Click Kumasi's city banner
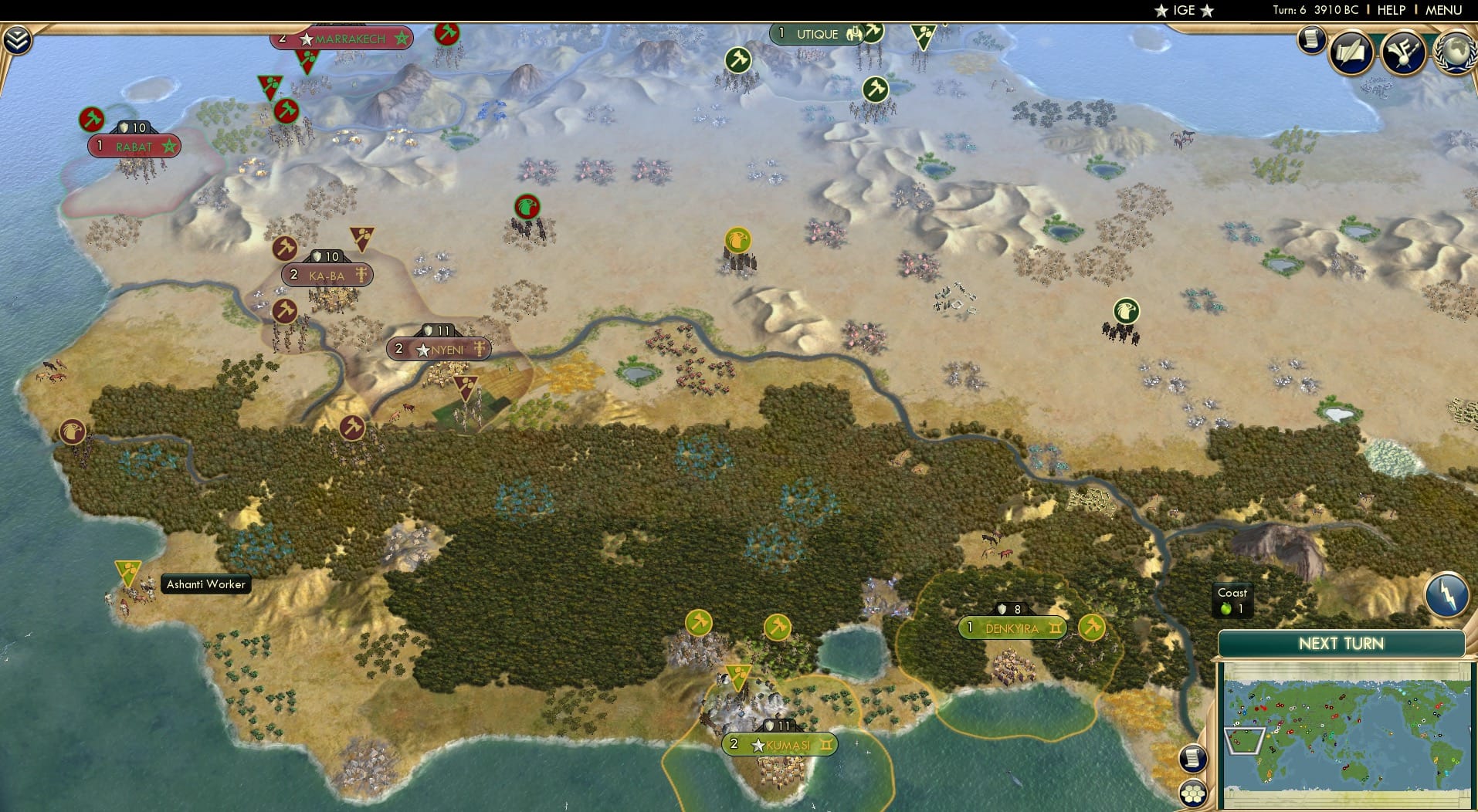The width and height of the screenshot is (1478, 812). coord(778,745)
